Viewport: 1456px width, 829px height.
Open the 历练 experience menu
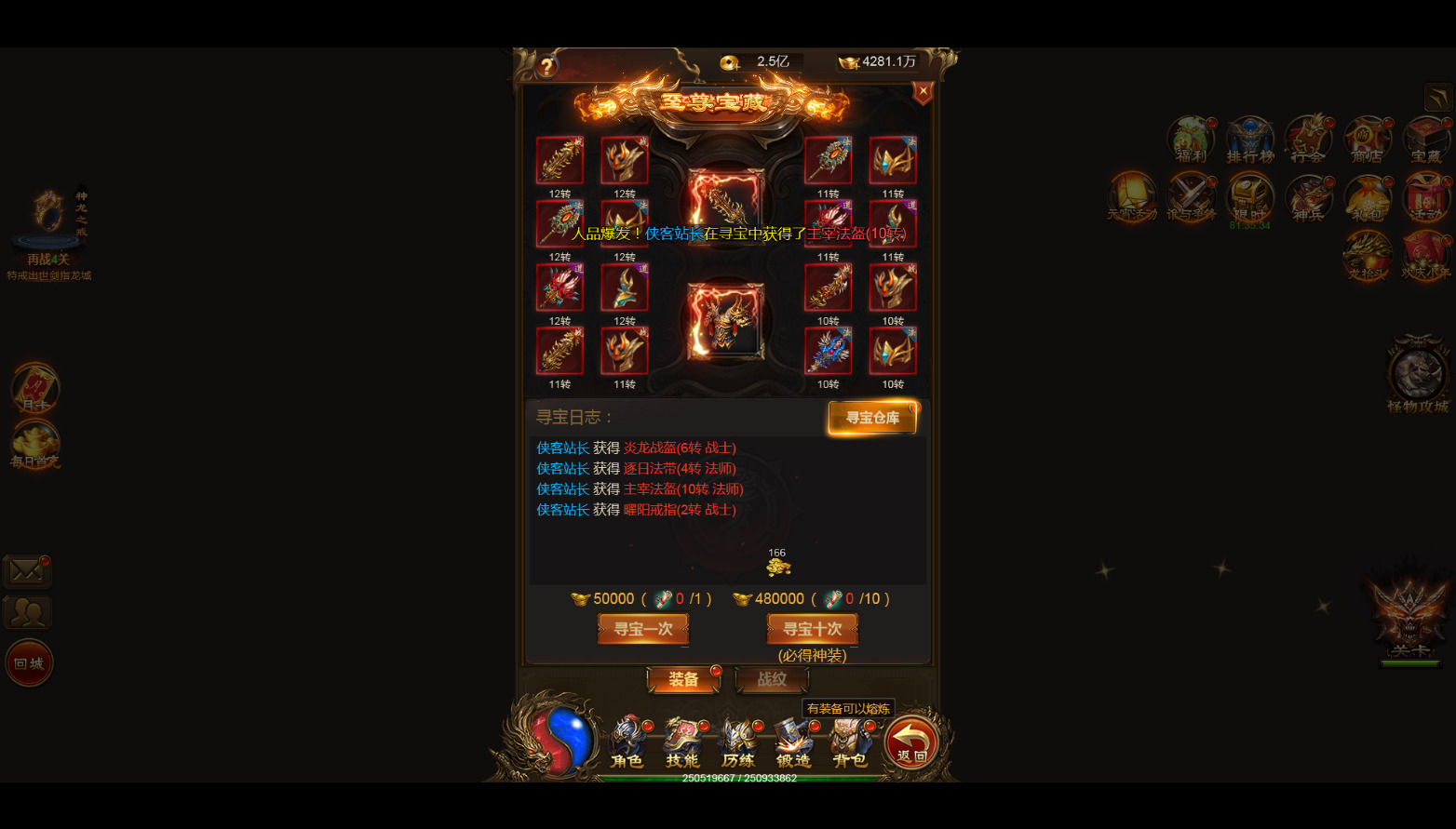coord(738,742)
